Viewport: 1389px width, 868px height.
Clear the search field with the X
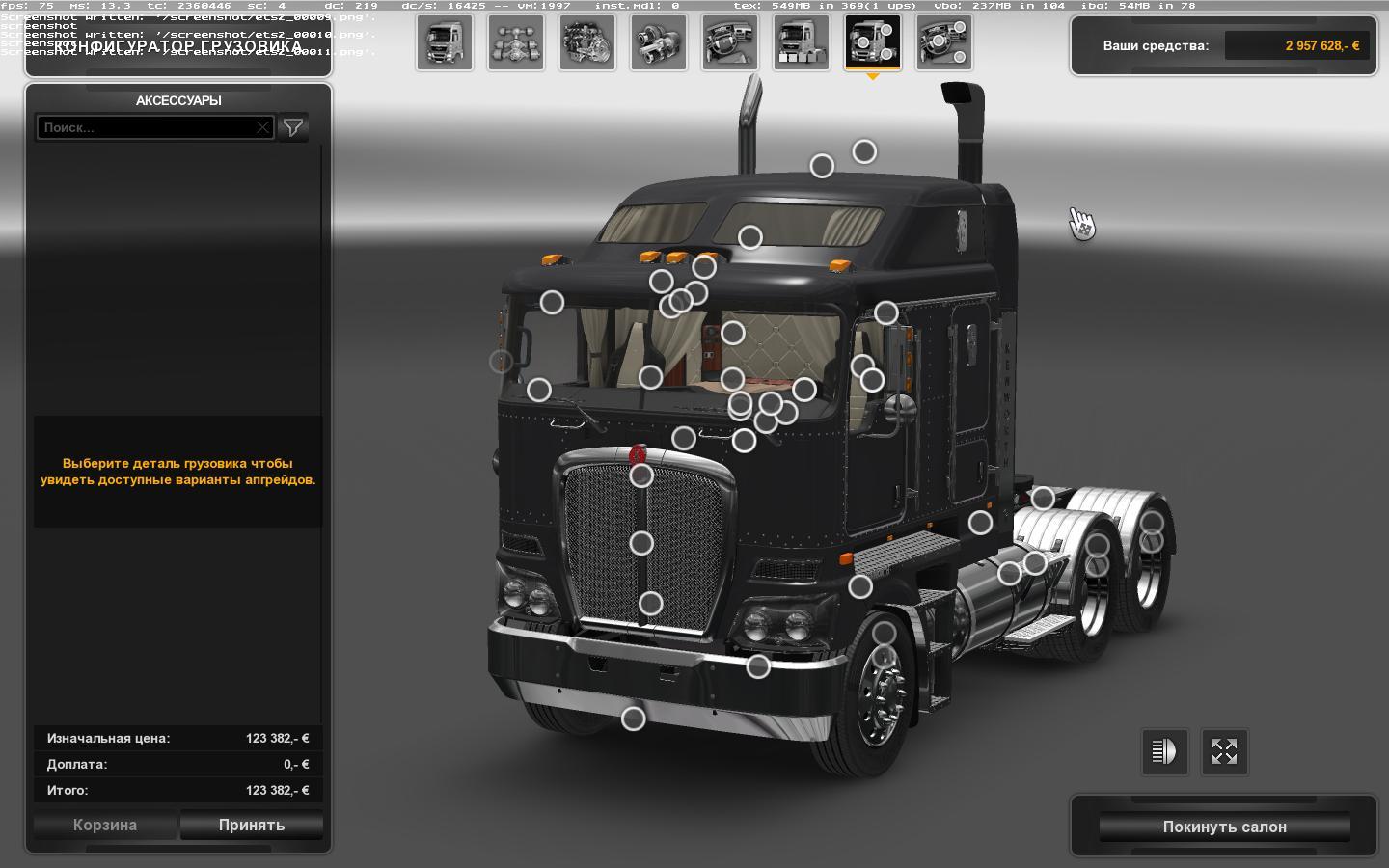(262, 127)
